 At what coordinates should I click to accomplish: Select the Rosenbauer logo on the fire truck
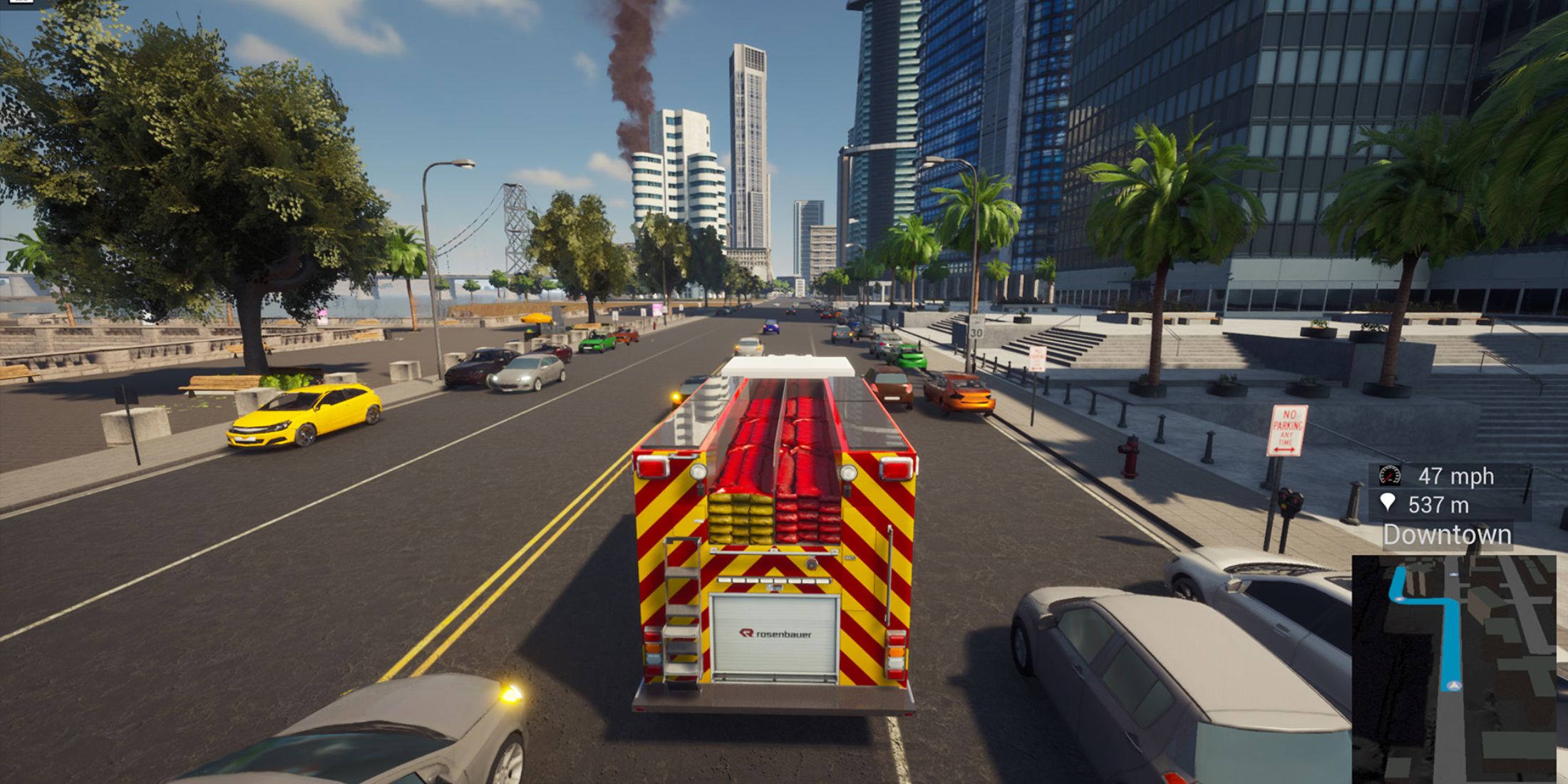pos(777,634)
